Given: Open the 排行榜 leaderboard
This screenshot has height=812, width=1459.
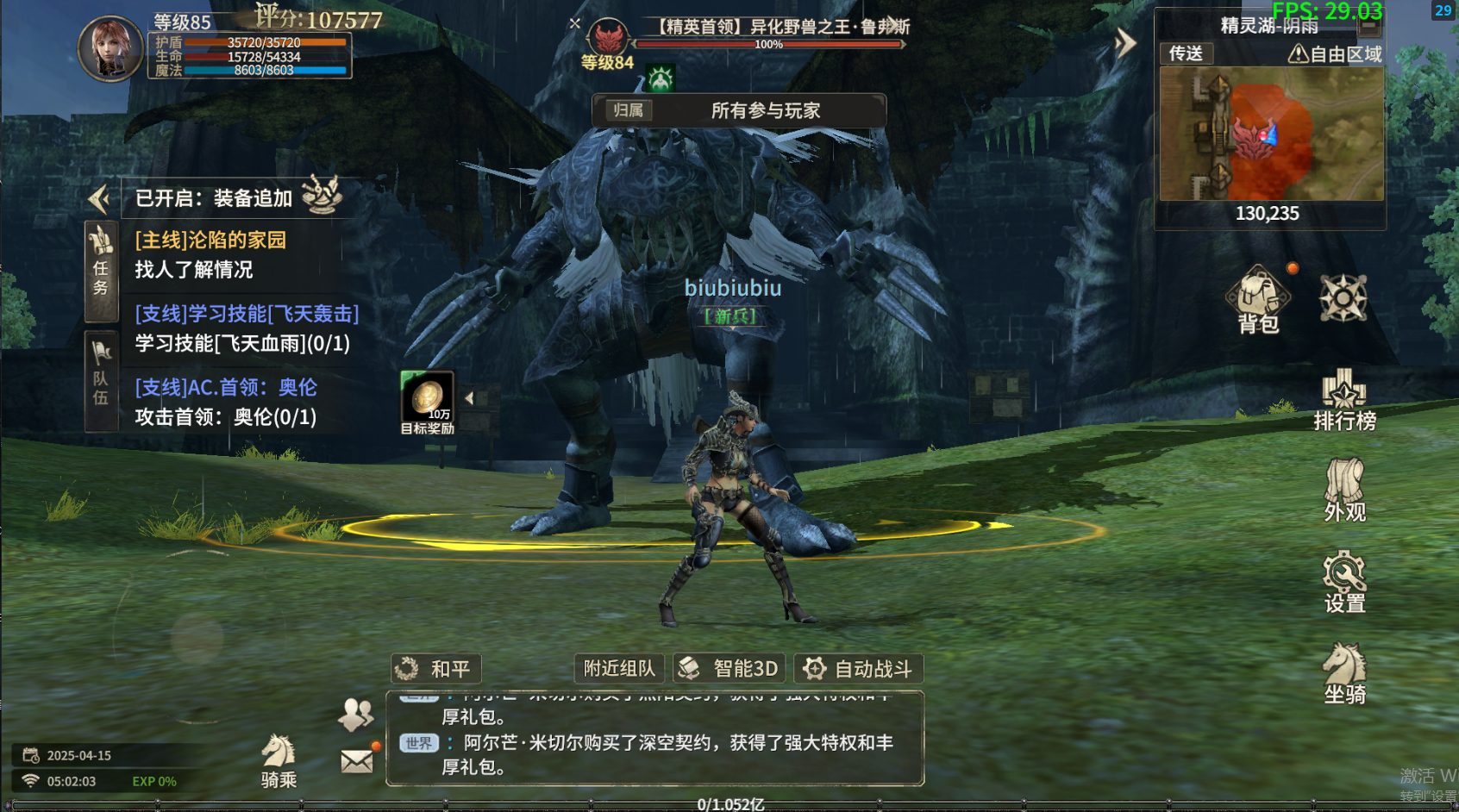Looking at the screenshot, I should 1343,399.
